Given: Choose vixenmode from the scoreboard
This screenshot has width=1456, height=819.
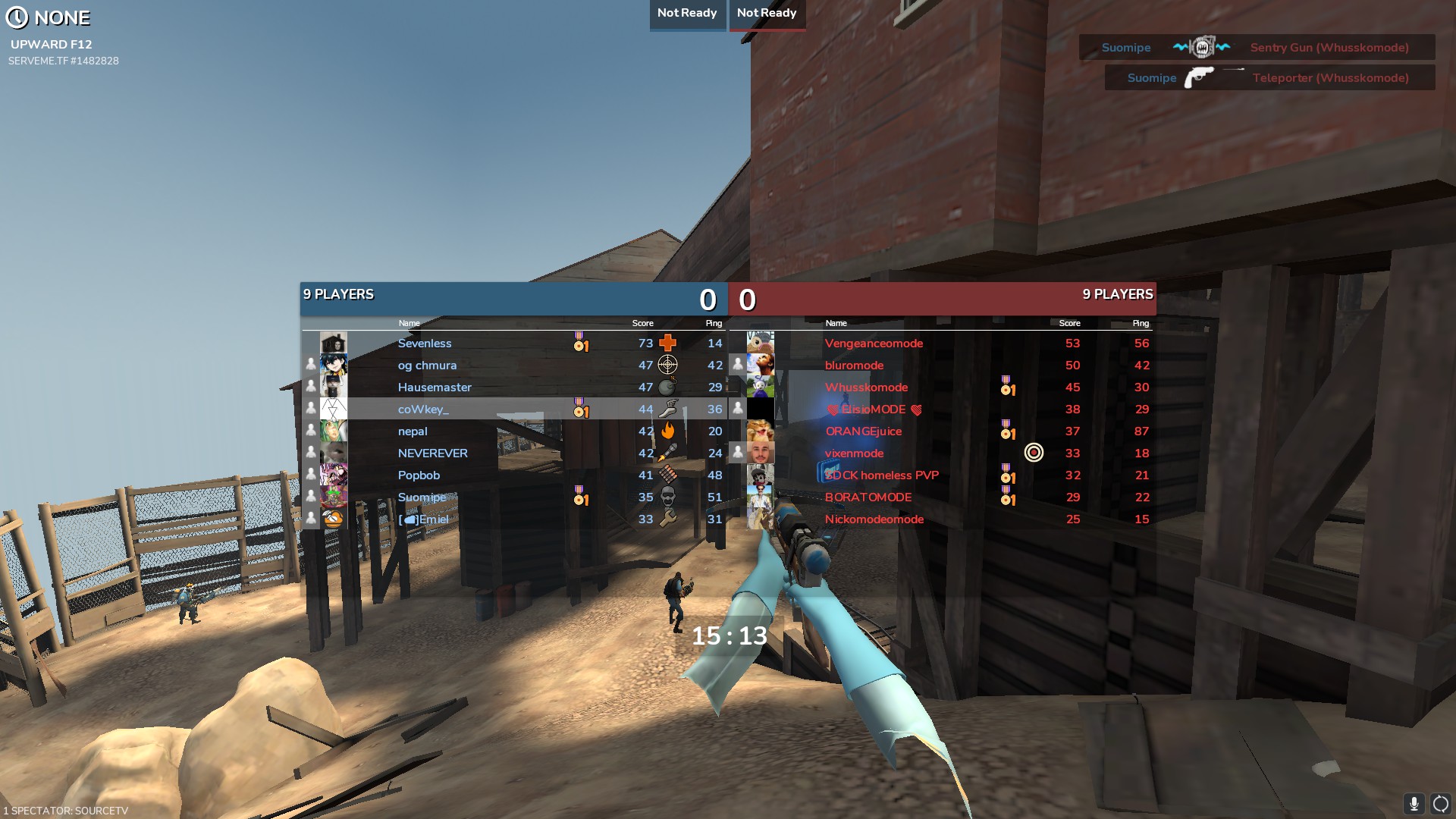Looking at the screenshot, I should pos(854,453).
